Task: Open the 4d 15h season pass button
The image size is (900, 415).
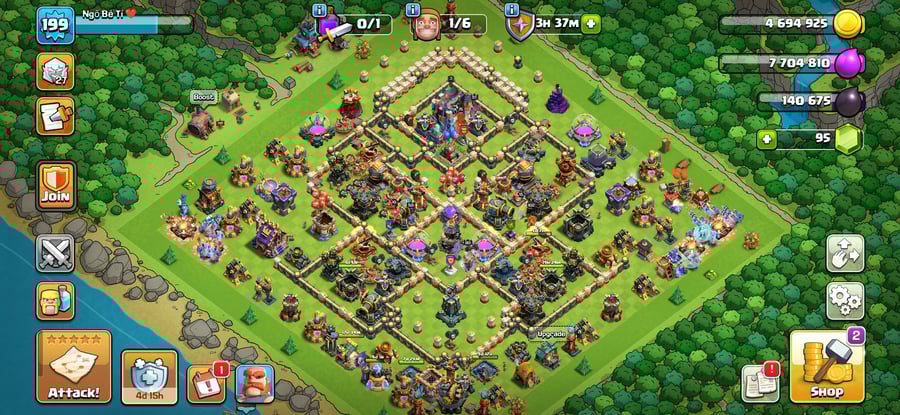Action: (149, 377)
